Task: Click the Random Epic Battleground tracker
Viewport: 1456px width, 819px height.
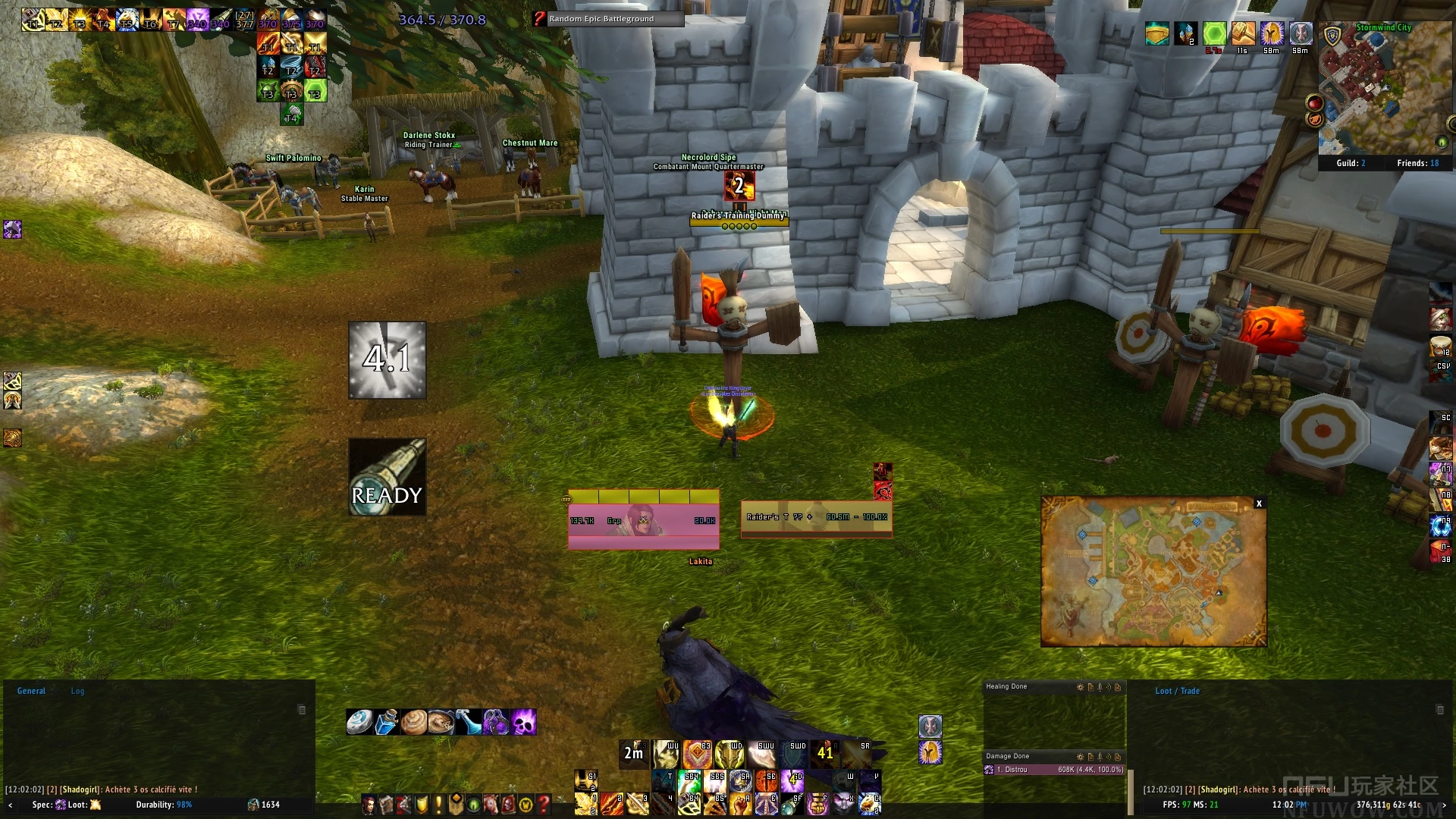Action: tap(608, 19)
